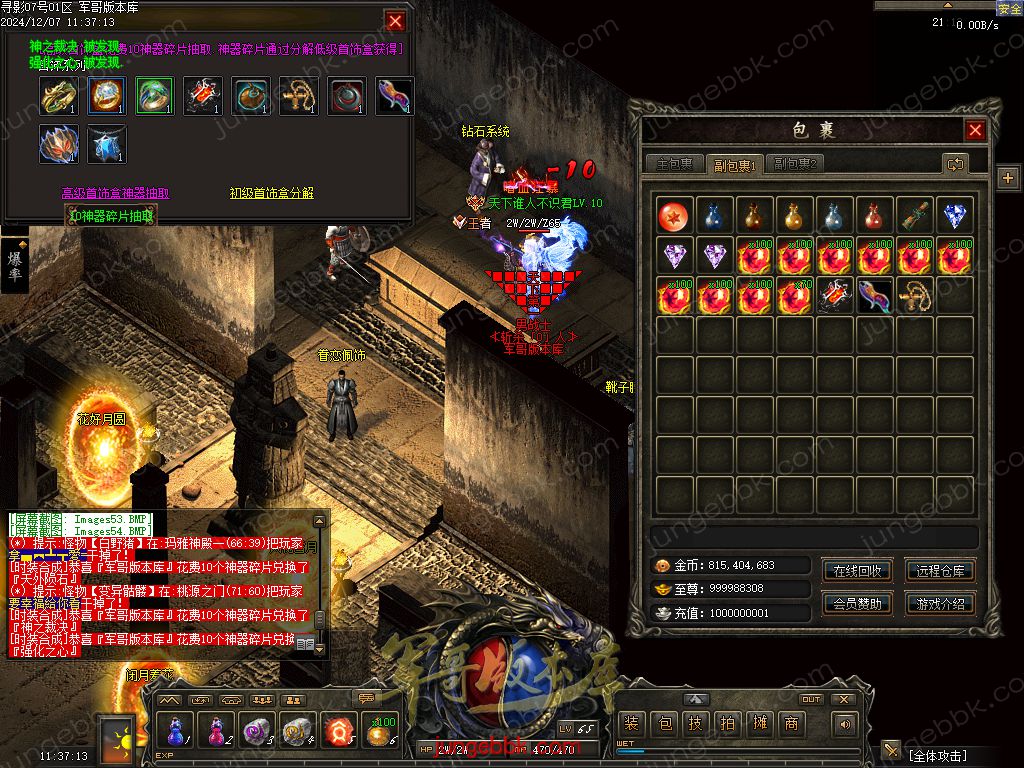Open the 初级首饰盒分解 link
This screenshot has width=1024, height=768.
click(271, 193)
